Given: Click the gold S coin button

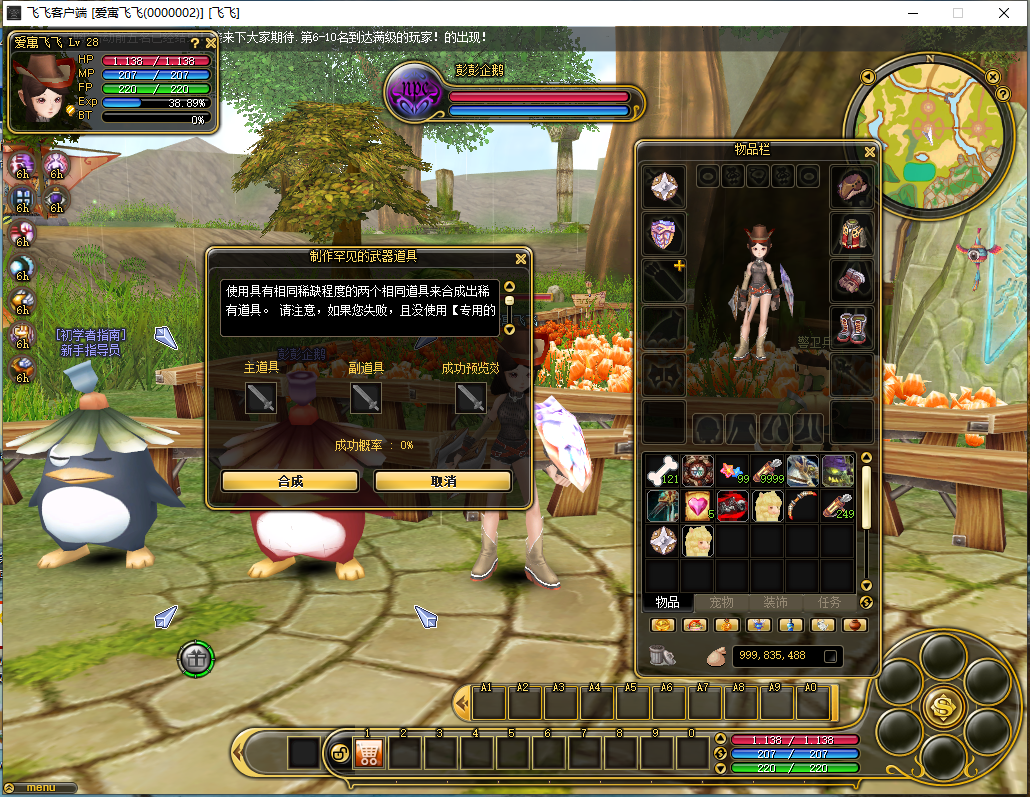Looking at the screenshot, I should (943, 705).
